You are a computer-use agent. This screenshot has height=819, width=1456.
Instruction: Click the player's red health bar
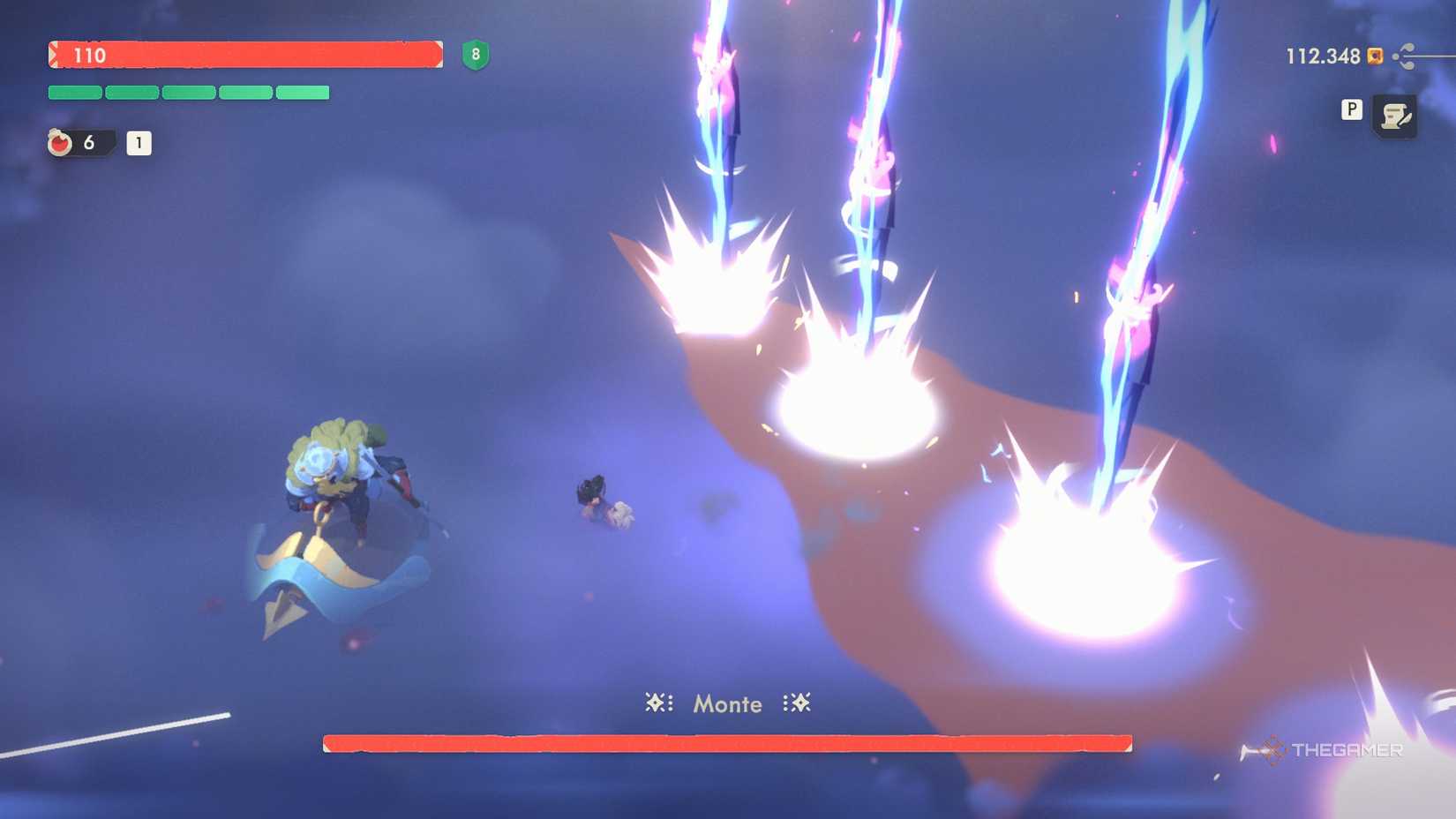click(247, 55)
